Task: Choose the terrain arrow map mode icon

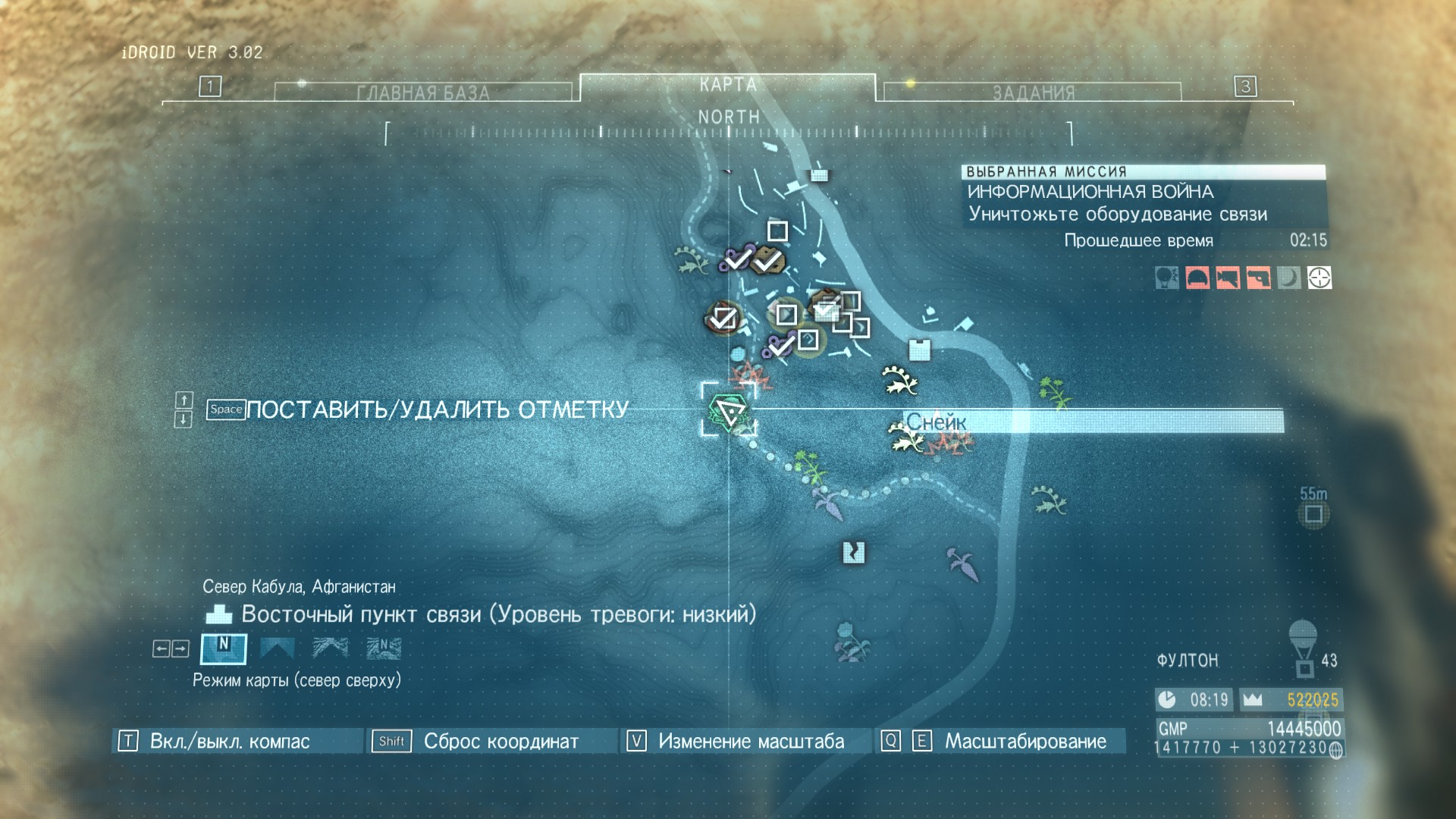Action: pos(331,648)
